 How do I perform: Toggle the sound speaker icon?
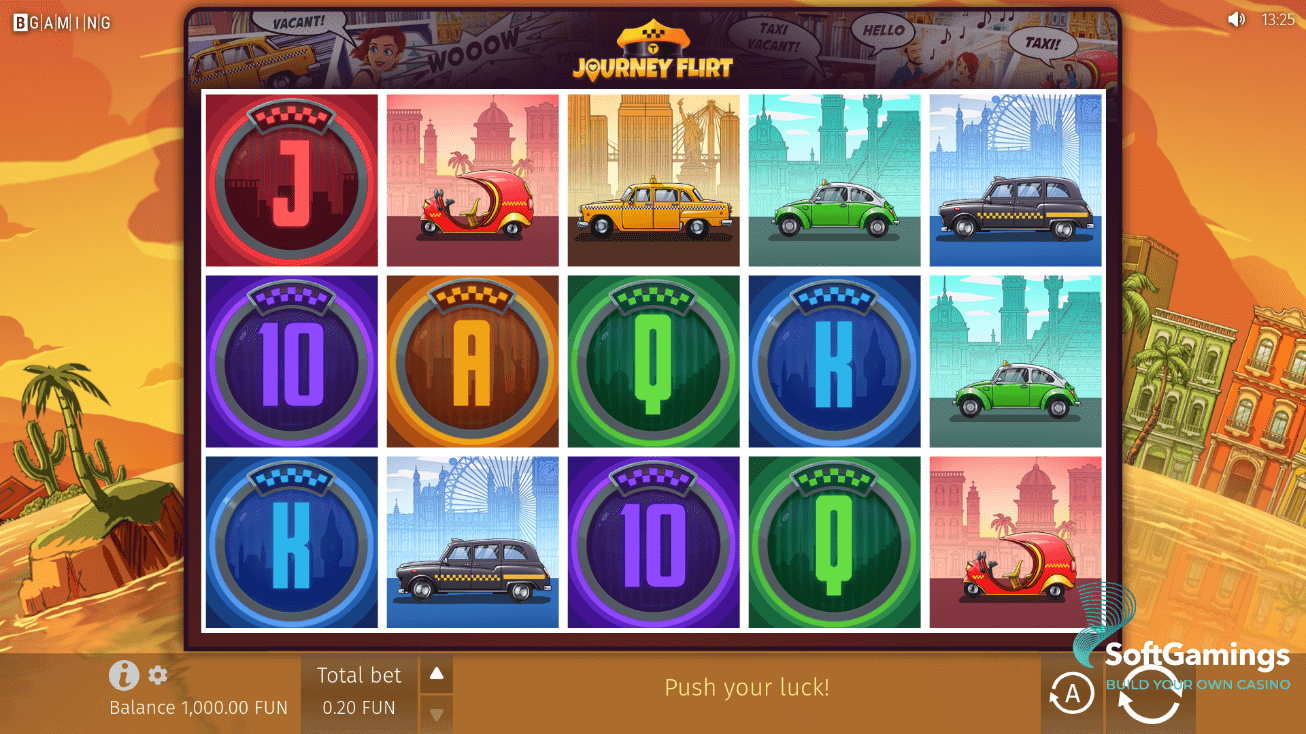pos(1236,19)
